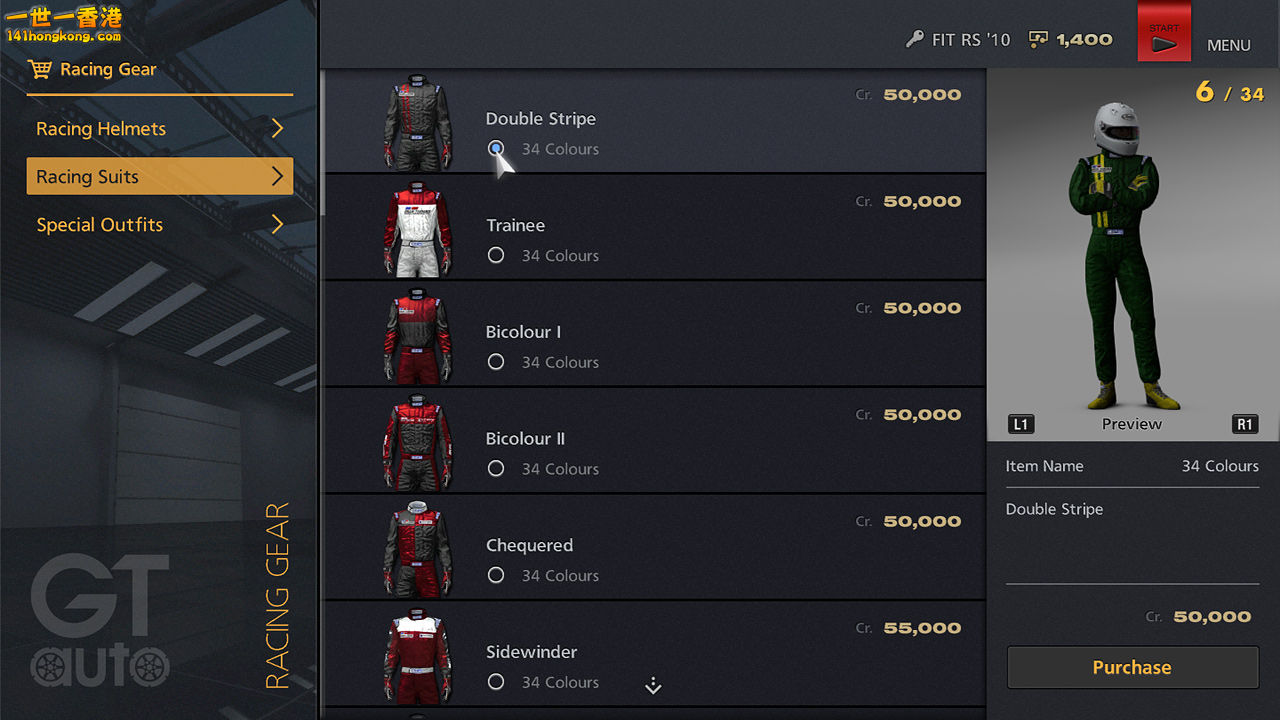
Task: Expand the Special Outfits chevron
Action: (279, 224)
